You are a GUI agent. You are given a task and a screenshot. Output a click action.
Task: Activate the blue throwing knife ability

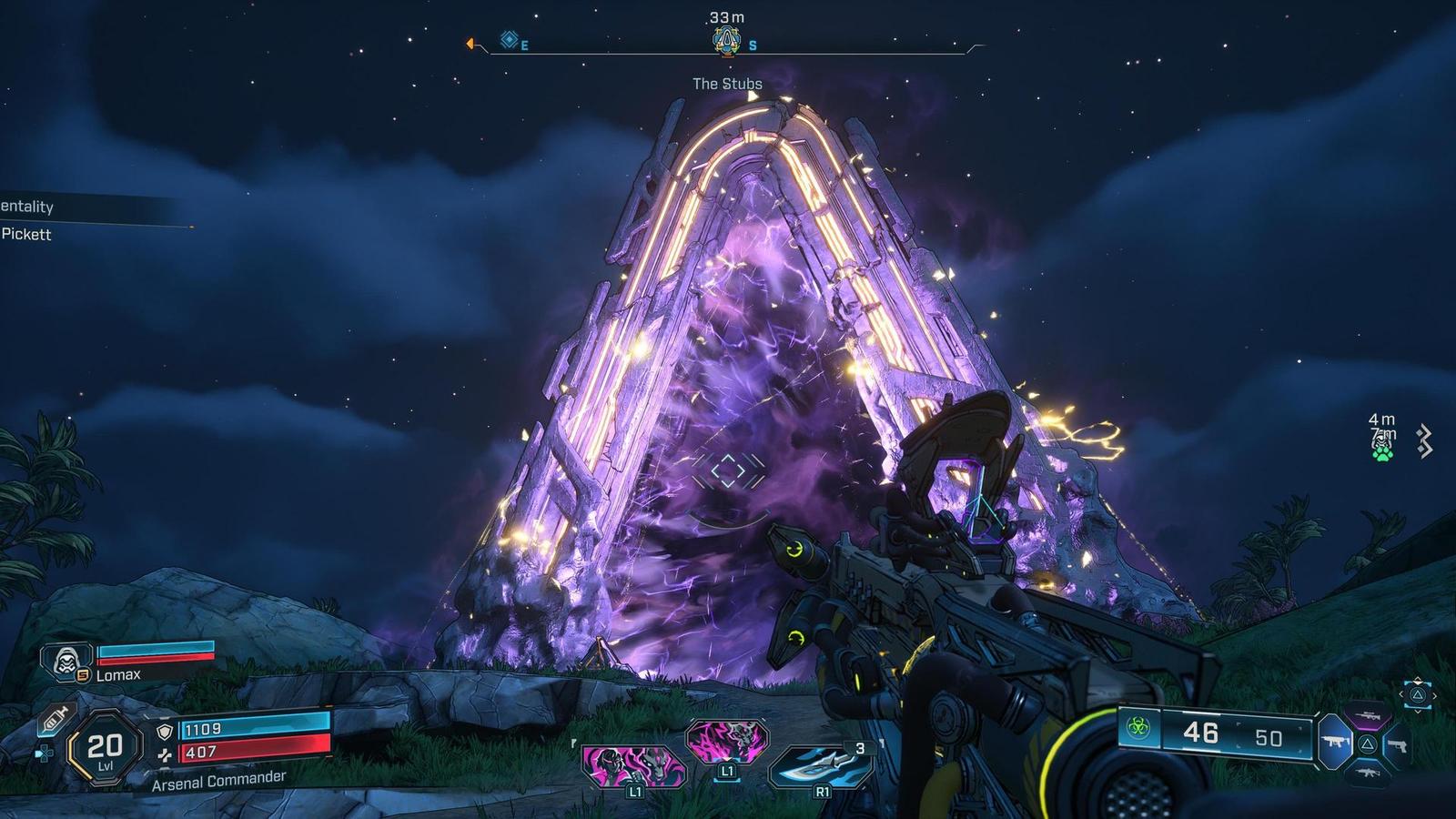tap(816, 763)
